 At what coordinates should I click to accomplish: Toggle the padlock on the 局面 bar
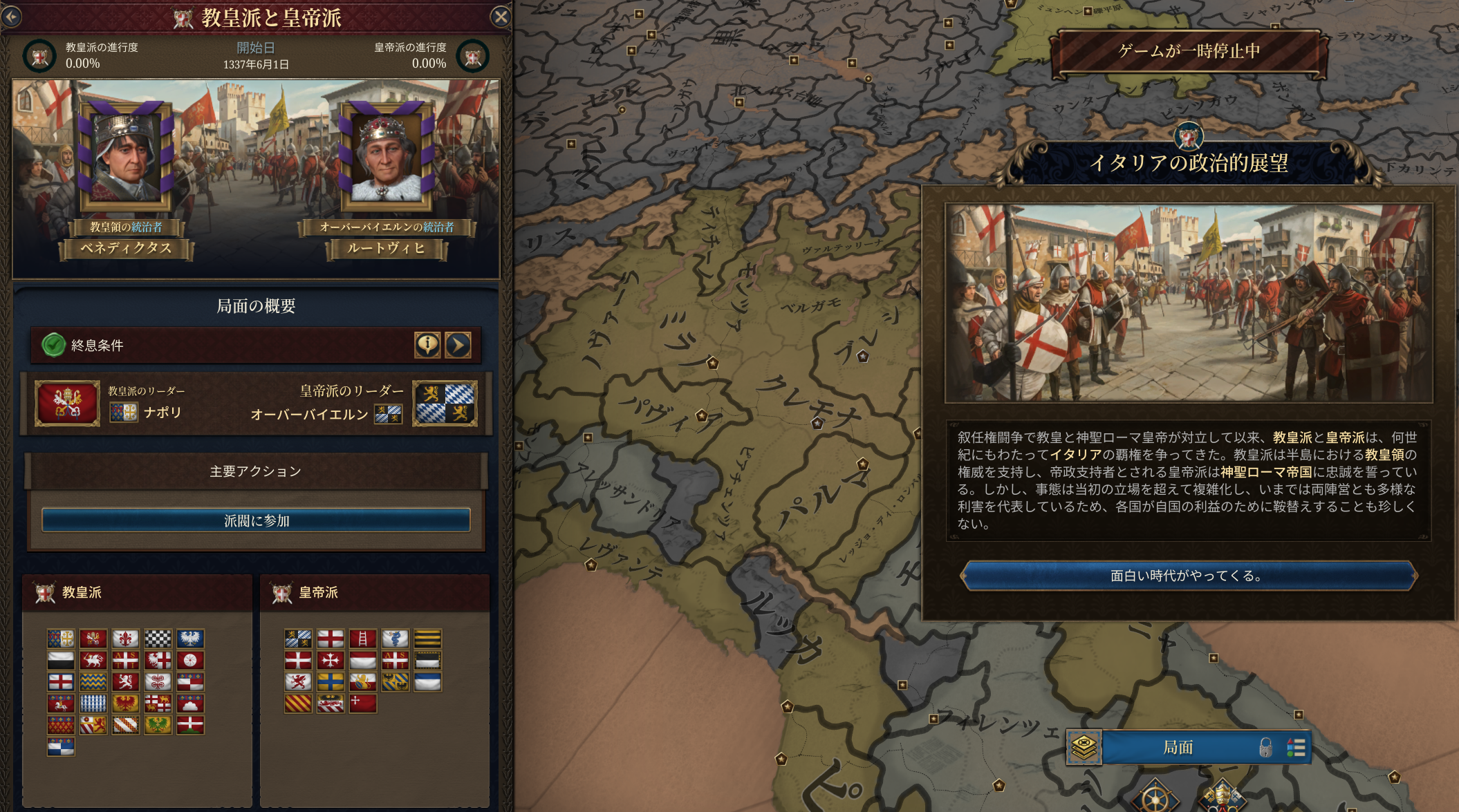click(x=1265, y=747)
